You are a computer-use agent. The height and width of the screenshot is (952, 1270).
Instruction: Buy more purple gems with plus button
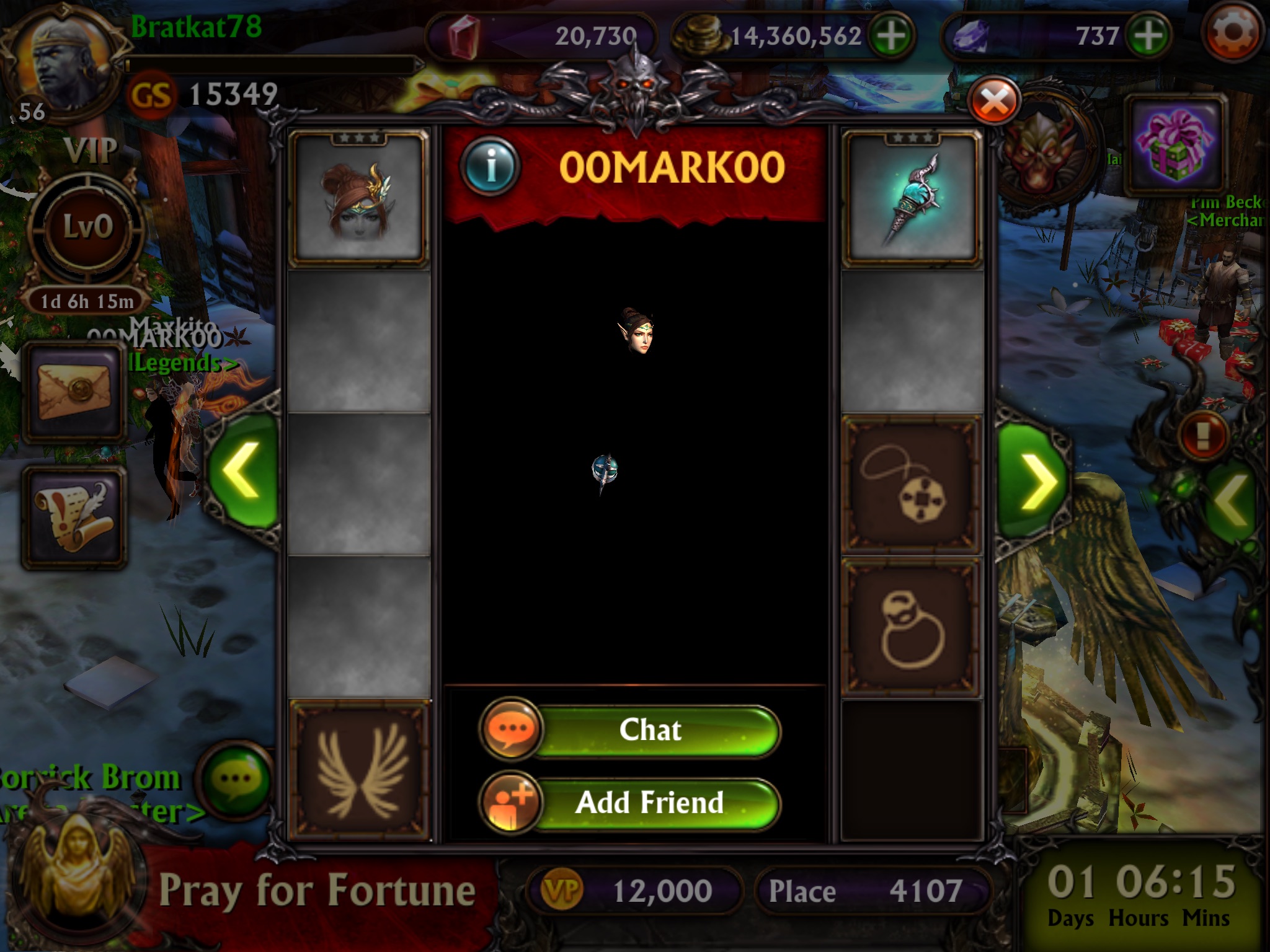pos(1148,36)
